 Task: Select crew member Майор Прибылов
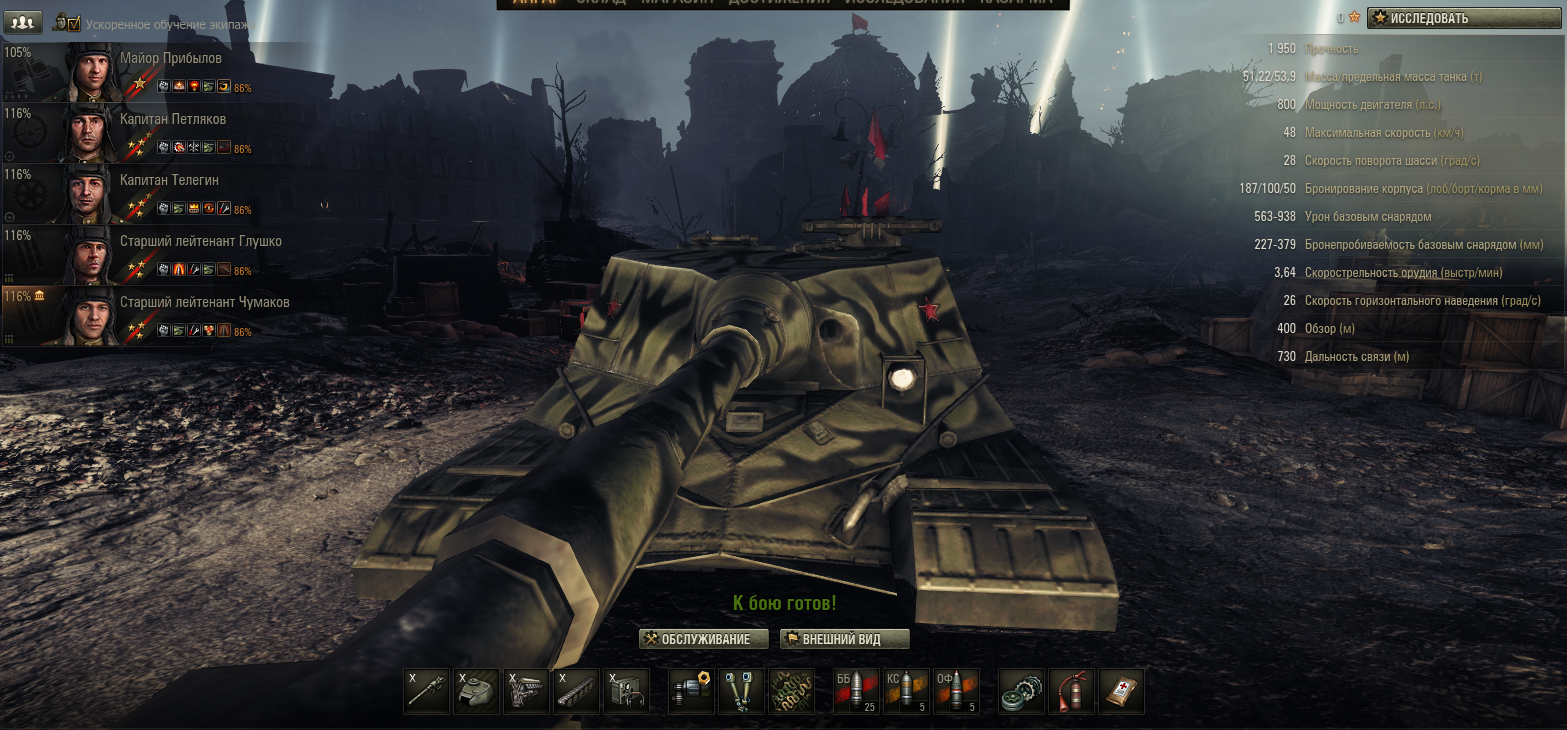point(170,72)
